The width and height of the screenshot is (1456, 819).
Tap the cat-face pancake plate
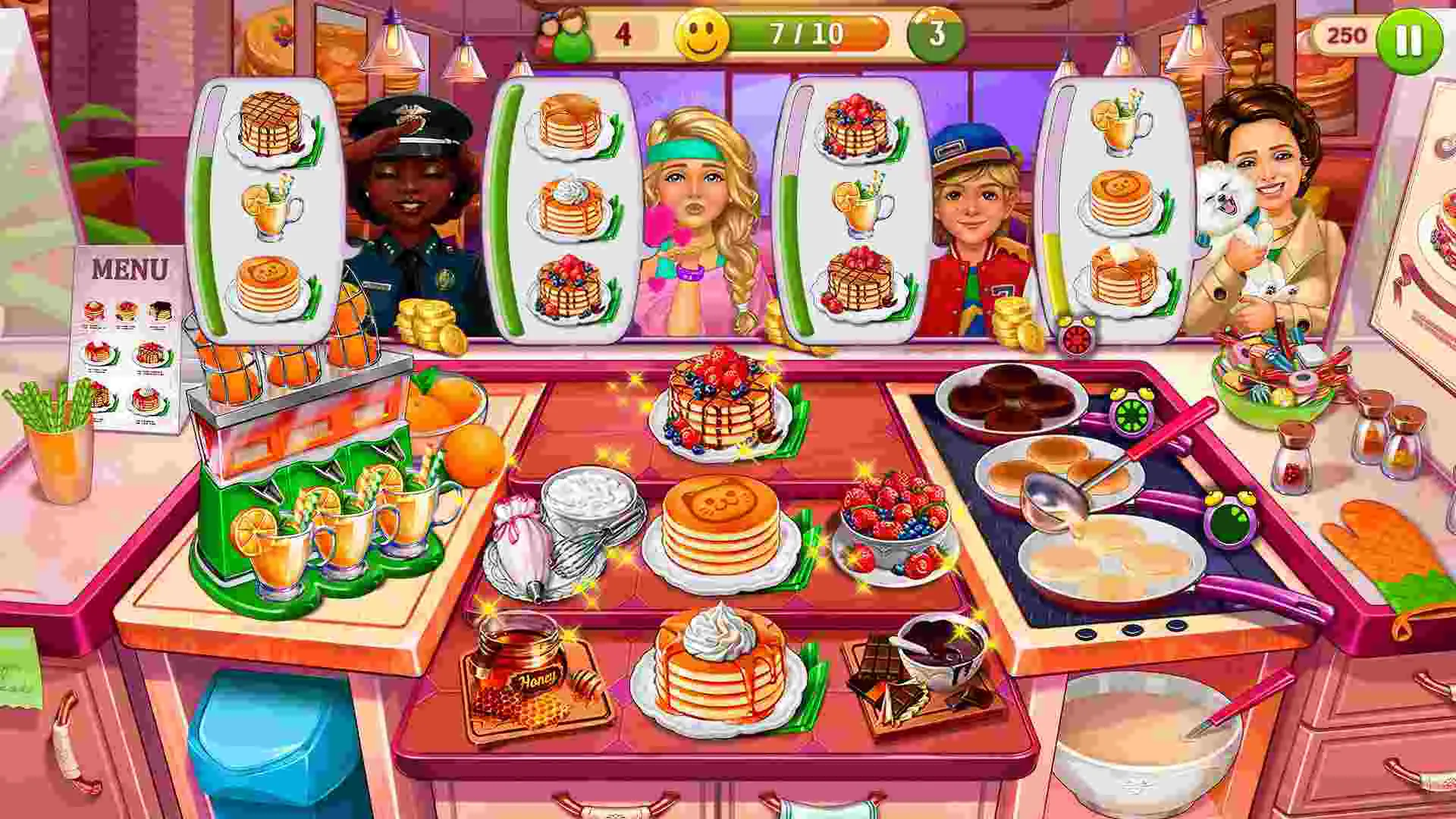(717, 531)
